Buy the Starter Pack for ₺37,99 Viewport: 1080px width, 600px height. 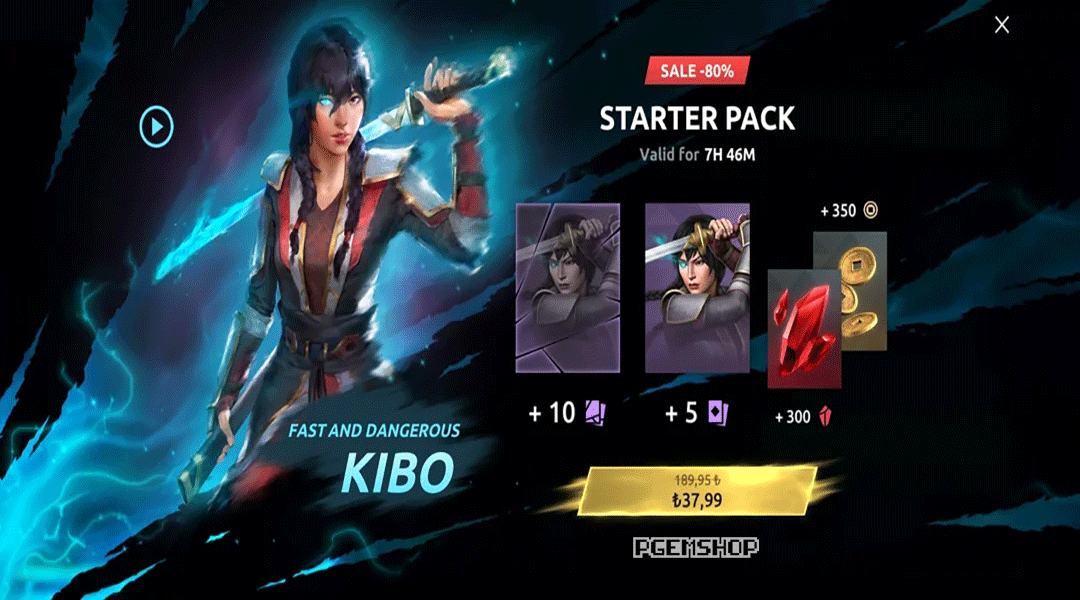tap(698, 493)
